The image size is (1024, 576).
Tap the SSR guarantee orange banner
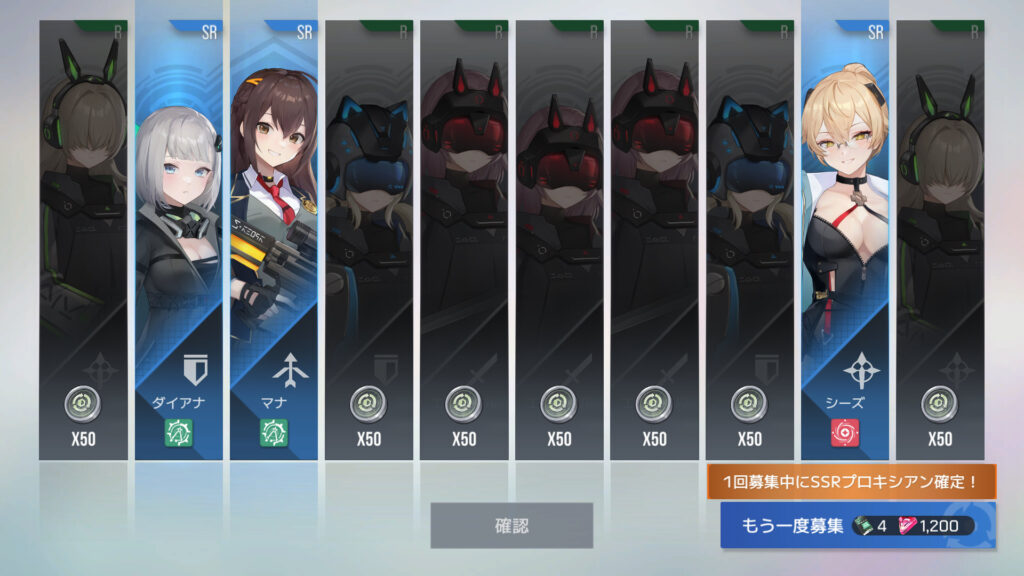point(851,482)
